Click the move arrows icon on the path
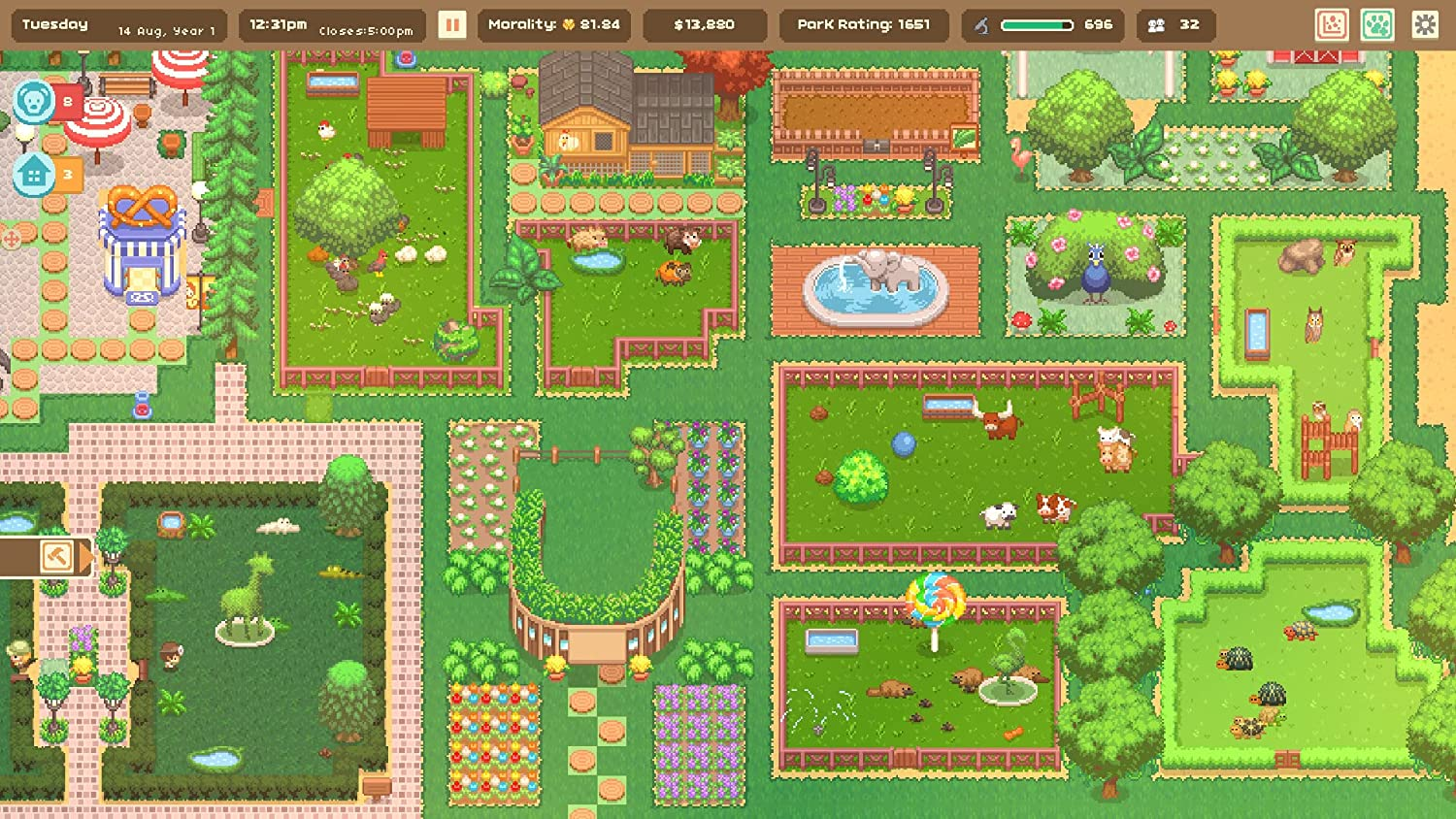1456x819 pixels. click(14, 238)
